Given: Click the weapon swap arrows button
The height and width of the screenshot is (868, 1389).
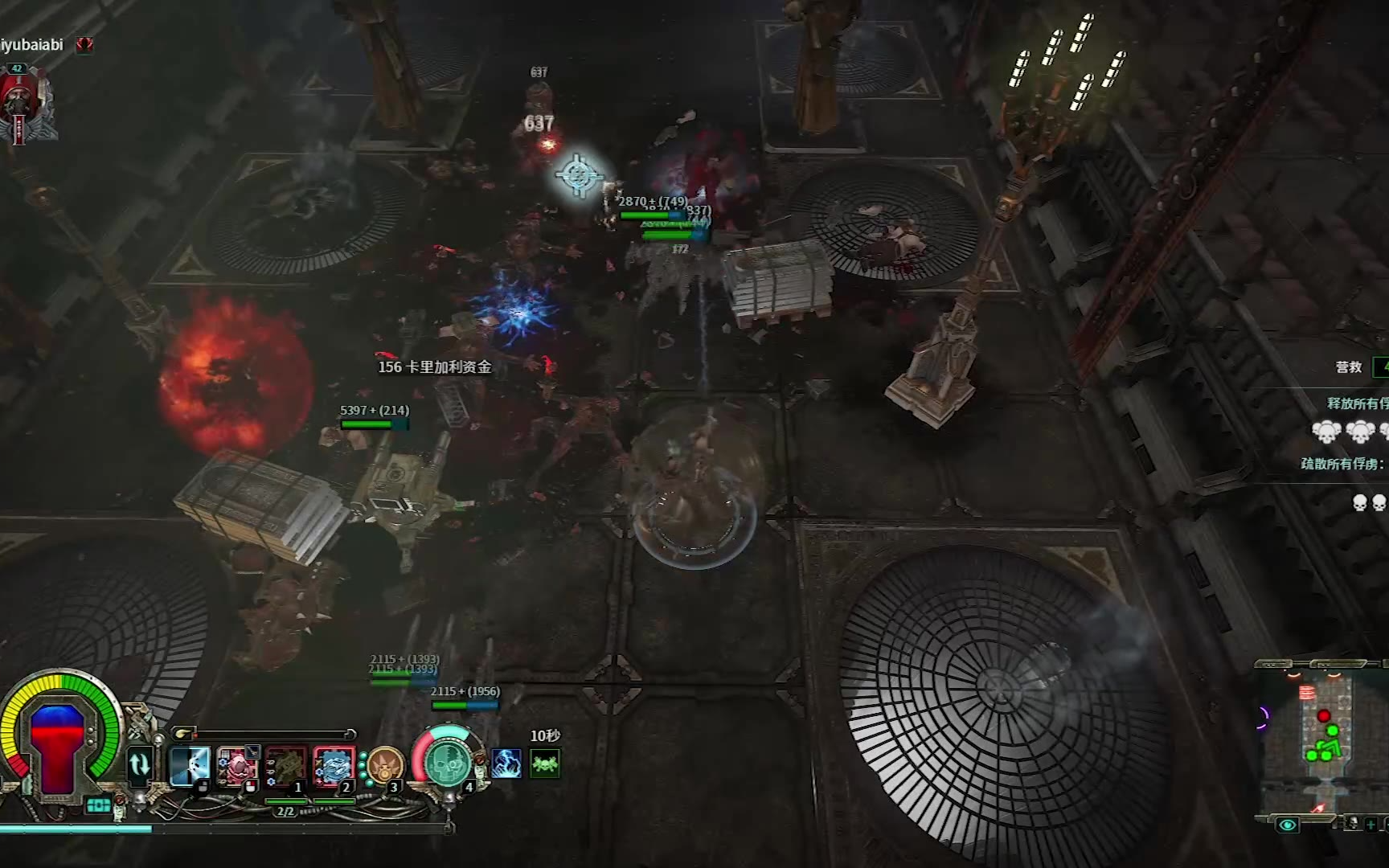Looking at the screenshot, I should 140,764.
